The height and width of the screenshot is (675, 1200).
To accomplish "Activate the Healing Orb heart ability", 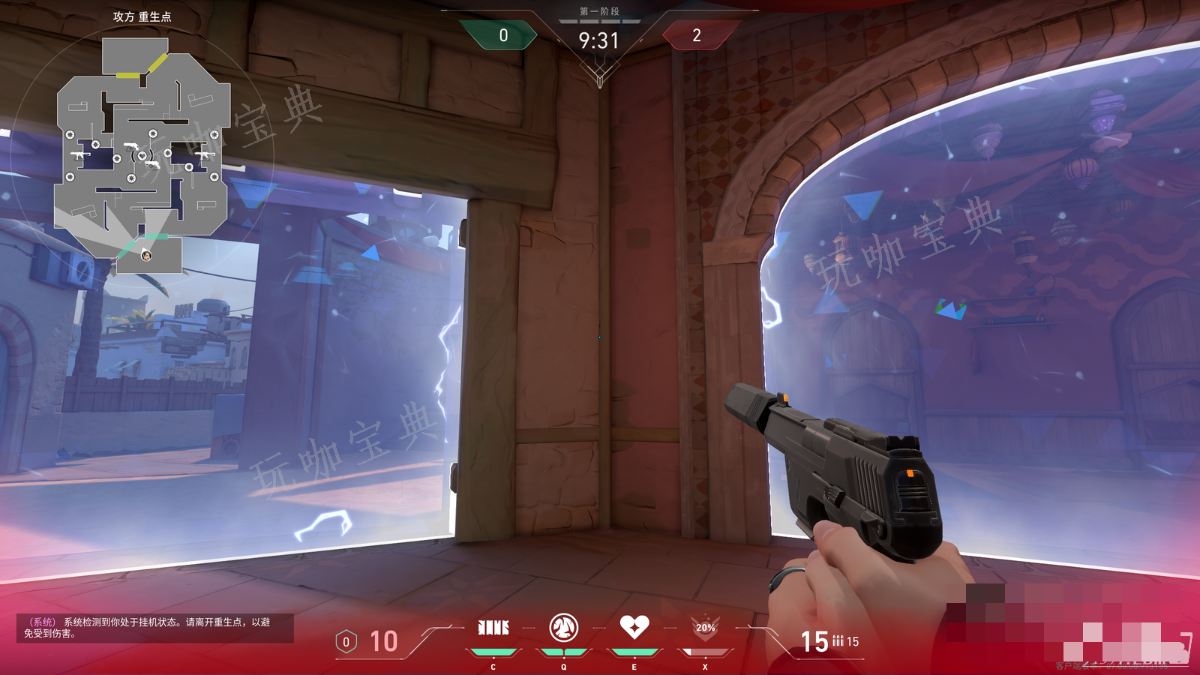I will tap(634, 627).
